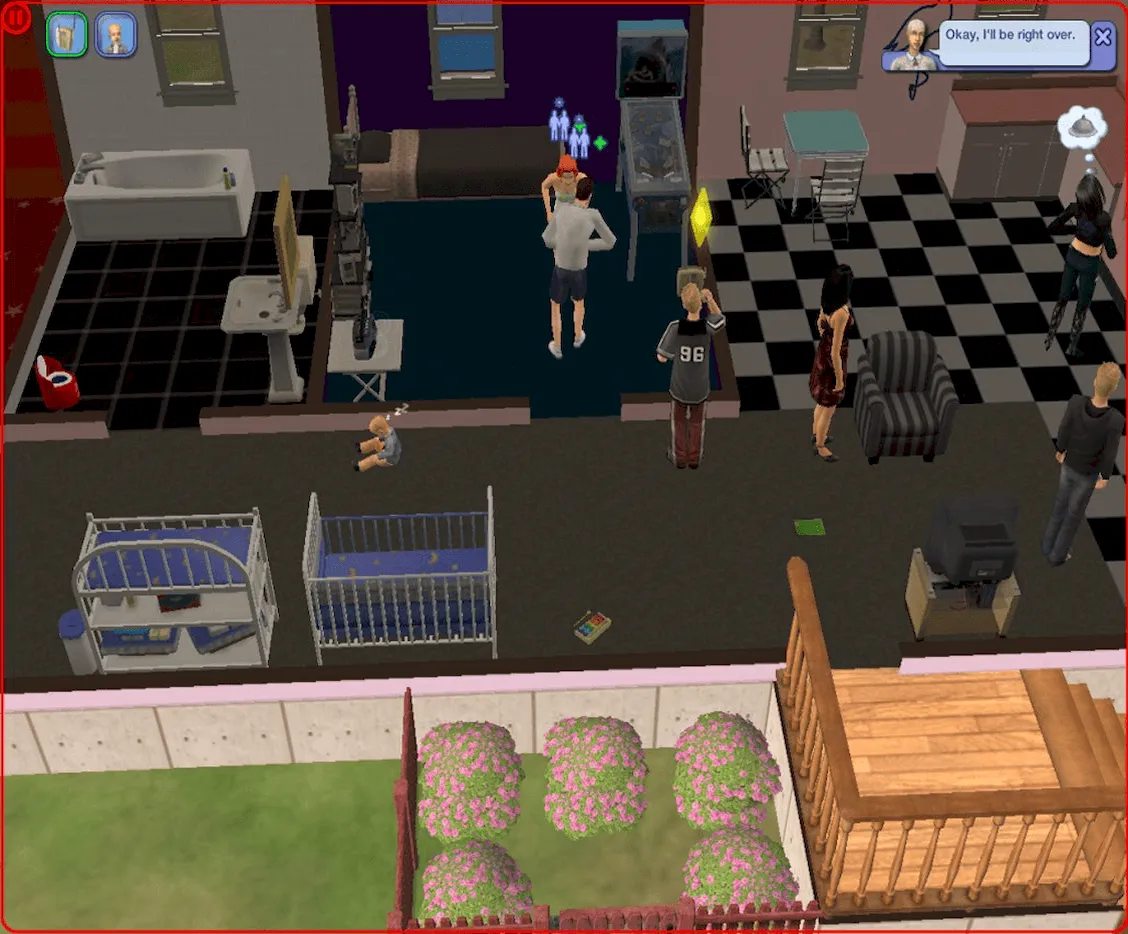
Task: Select the queued blond Sim portrait action
Action: pos(116,34)
